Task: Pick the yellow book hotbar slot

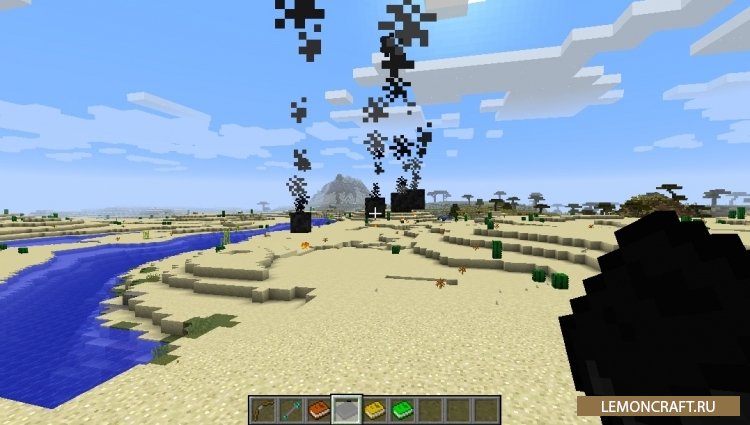Action: (375, 409)
